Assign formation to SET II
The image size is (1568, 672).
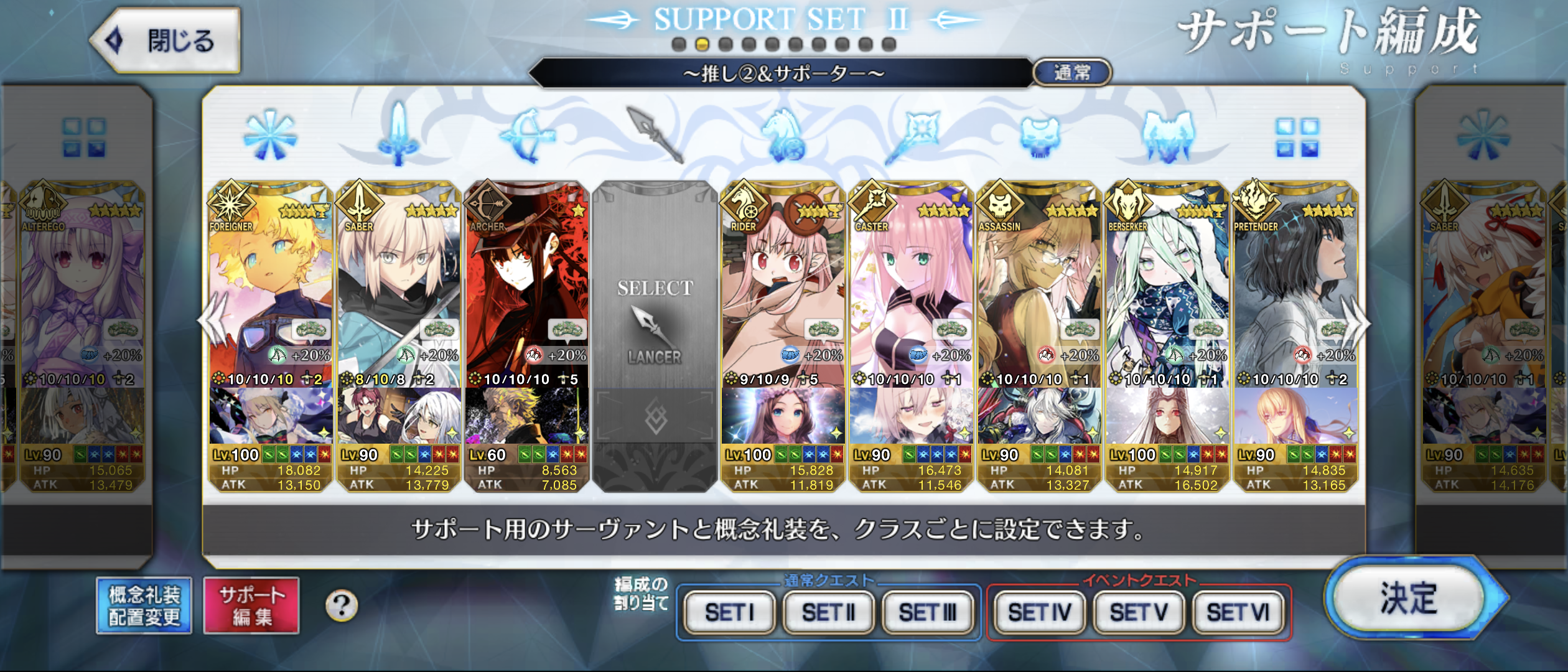(828, 613)
